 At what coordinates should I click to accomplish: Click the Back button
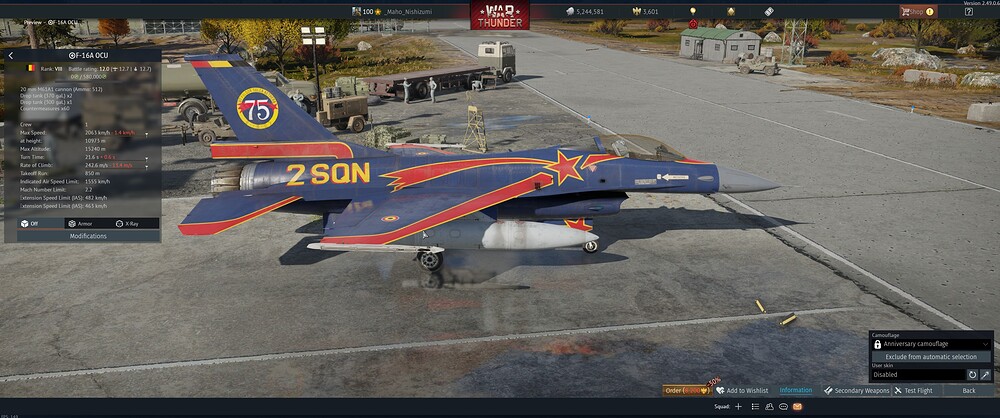(968, 390)
